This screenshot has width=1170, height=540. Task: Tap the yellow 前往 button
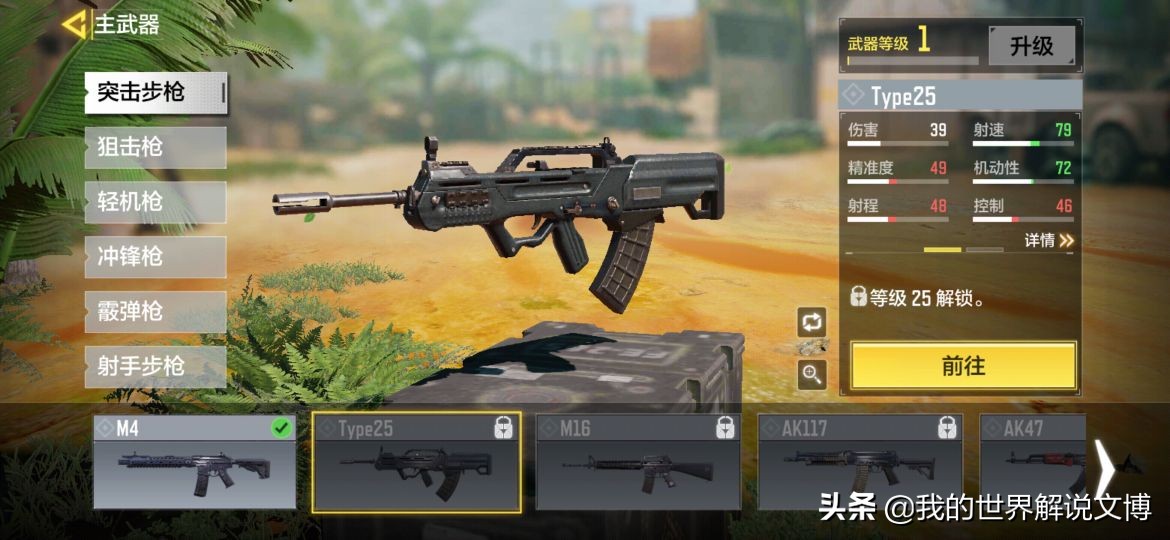(x=963, y=366)
